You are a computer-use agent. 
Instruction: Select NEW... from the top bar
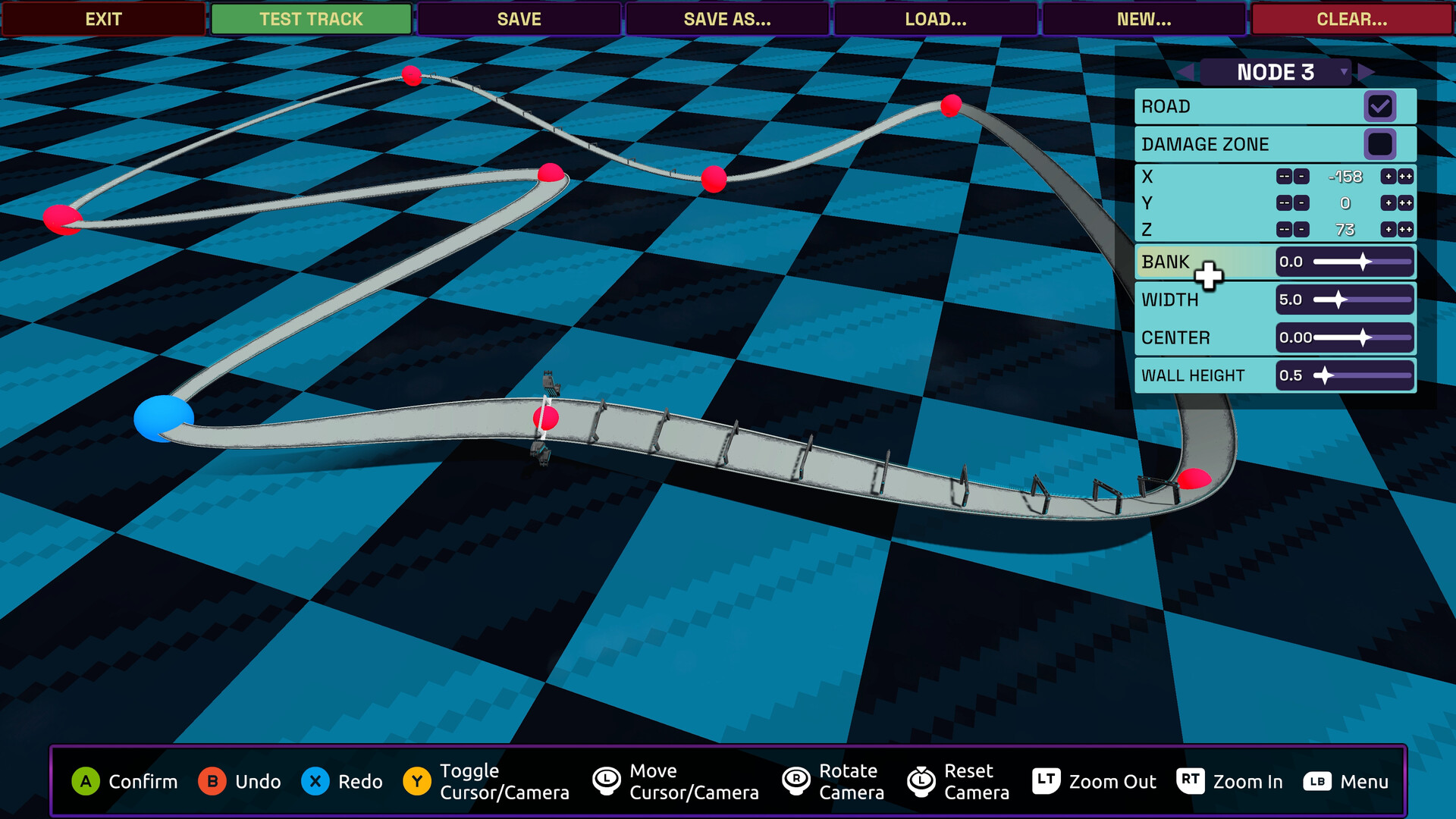click(1144, 19)
